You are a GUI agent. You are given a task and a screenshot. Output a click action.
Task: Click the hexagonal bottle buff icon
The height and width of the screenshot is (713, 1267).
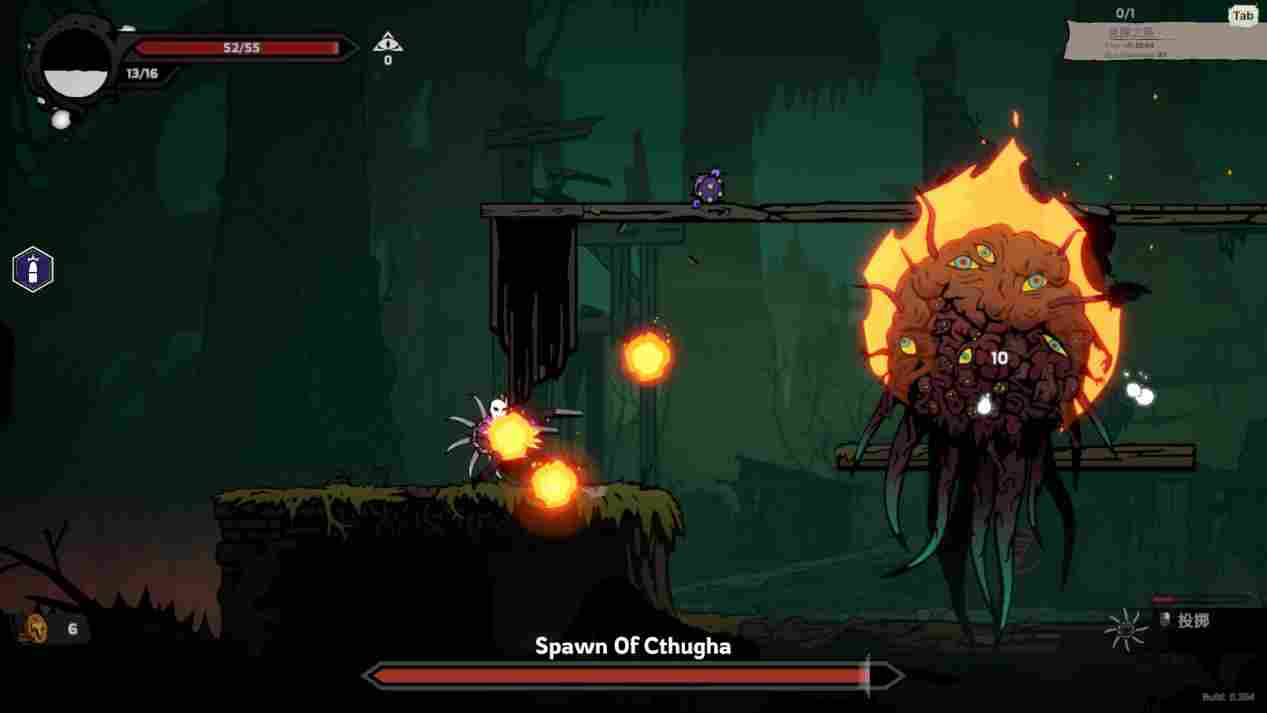point(32,269)
